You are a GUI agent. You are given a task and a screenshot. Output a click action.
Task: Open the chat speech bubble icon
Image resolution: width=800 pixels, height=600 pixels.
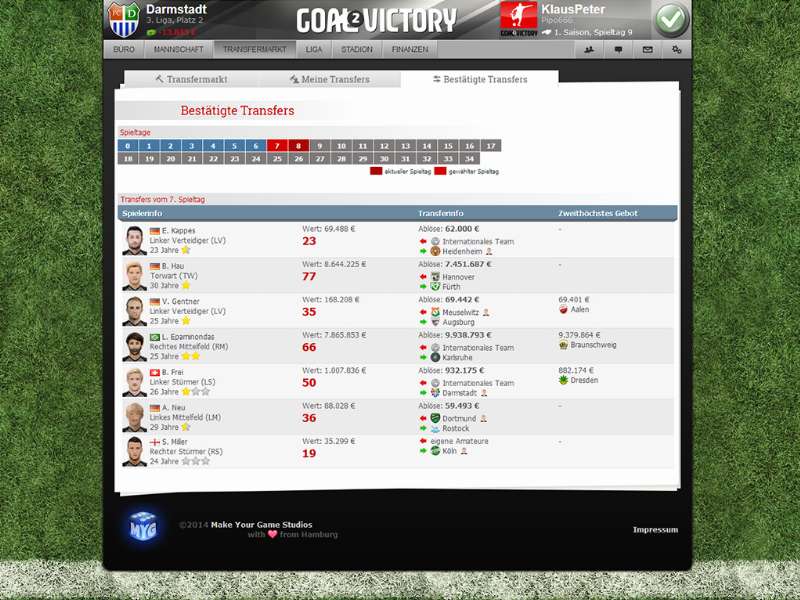pyautogui.click(x=618, y=49)
